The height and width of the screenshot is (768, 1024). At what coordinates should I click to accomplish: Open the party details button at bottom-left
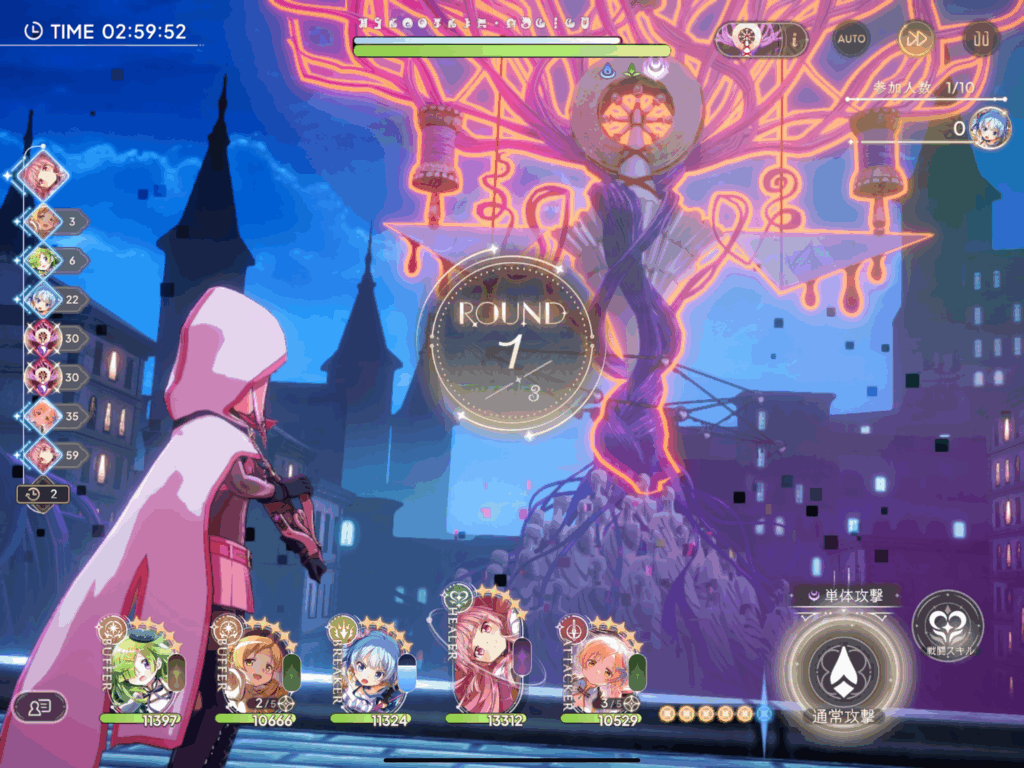point(40,706)
